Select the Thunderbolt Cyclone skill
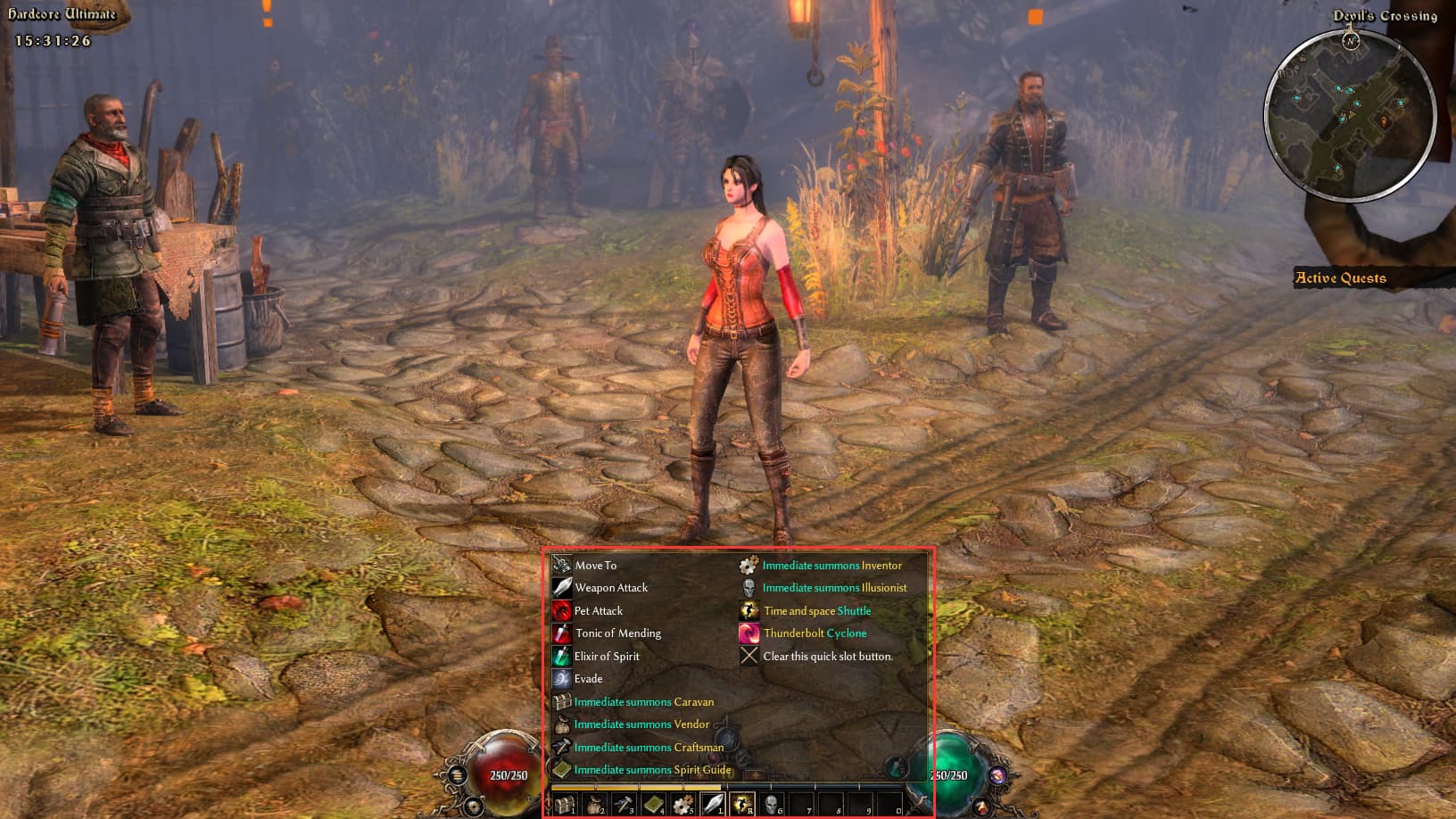1456x819 pixels. click(x=815, y=633)
